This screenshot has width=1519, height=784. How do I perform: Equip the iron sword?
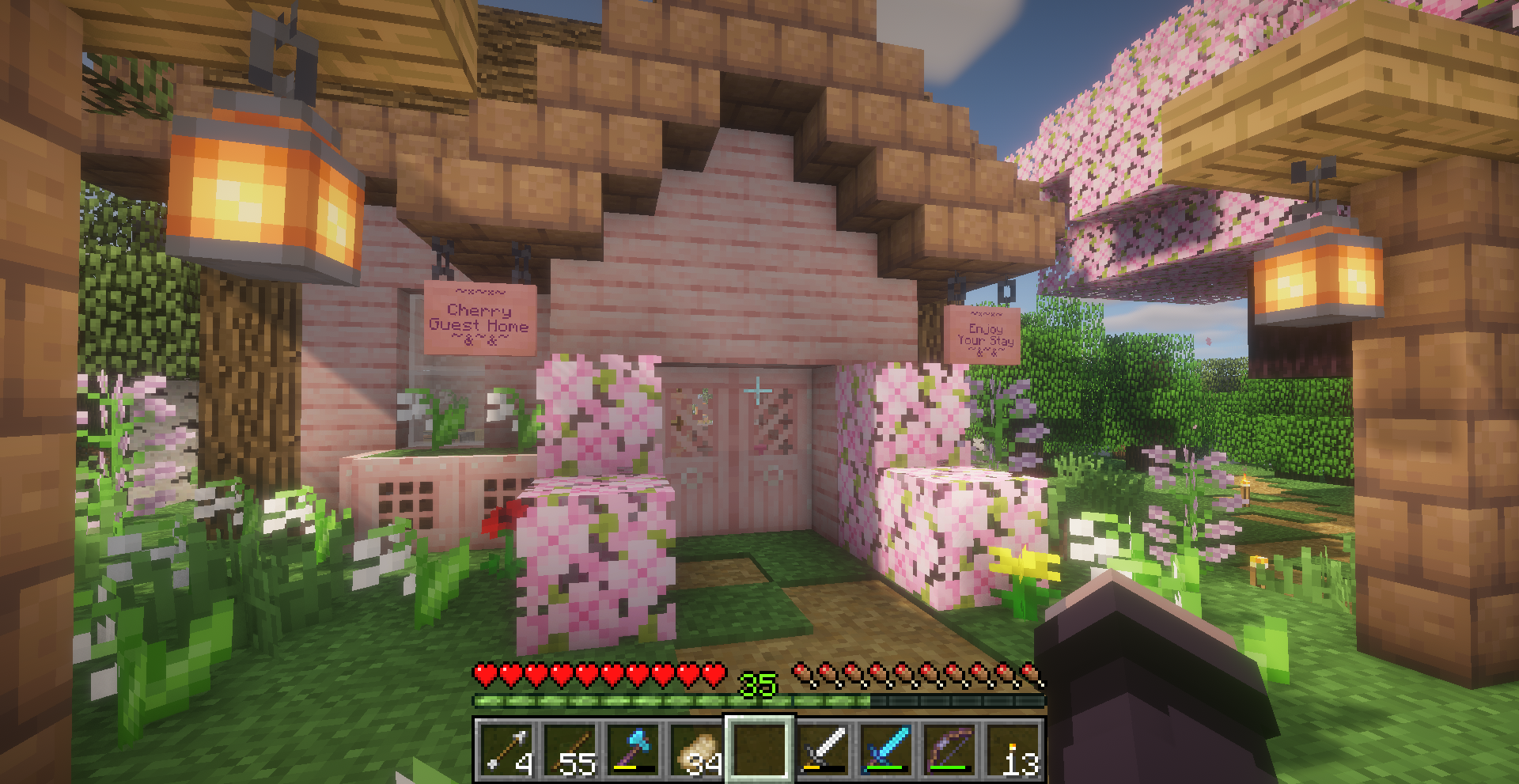coord(823,748)
